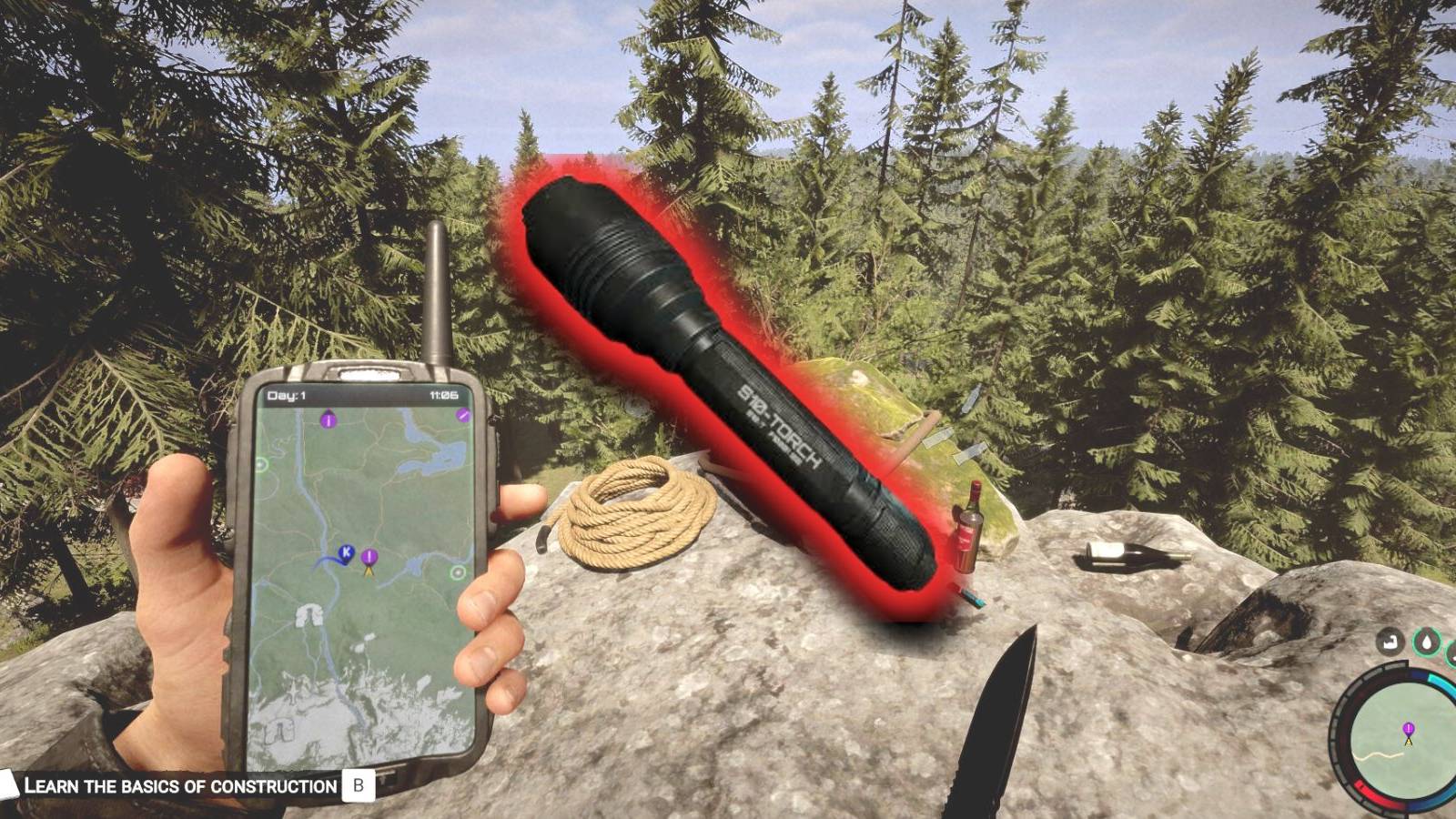The width and height of the screenshot is (1456, 819).
Task: Open the 11:06 time display on the GPS
Action: pyautogui.click(x=444, y=394)
